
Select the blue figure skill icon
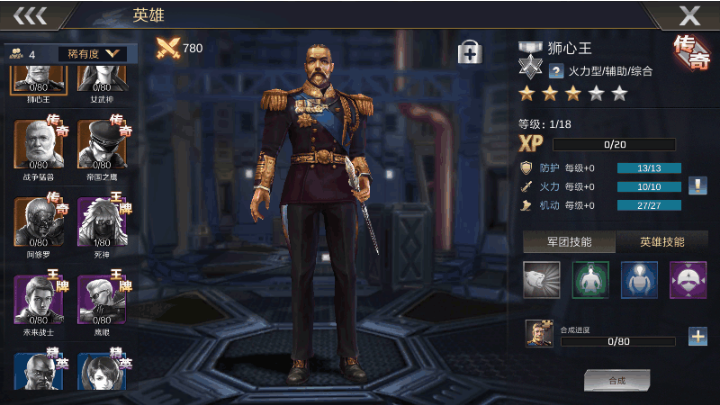(639, 280)
